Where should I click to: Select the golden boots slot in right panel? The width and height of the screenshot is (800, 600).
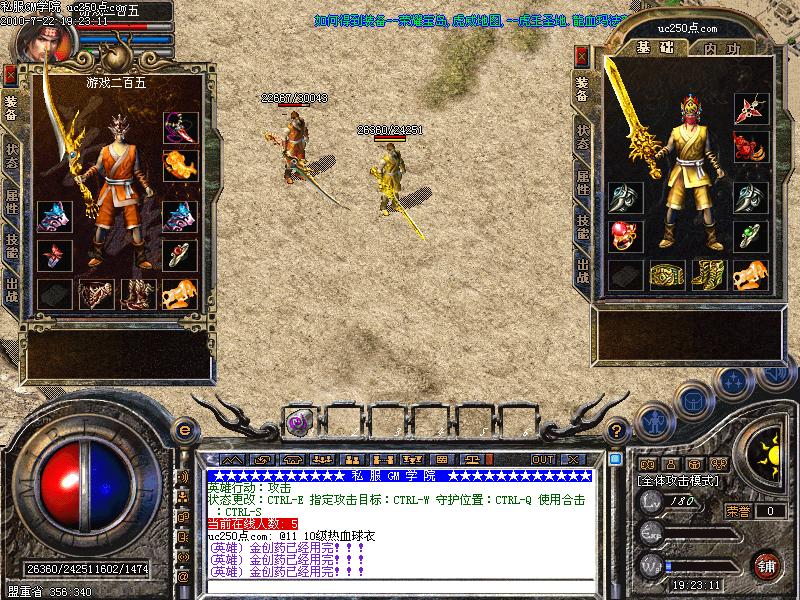[x=707, y=273]
